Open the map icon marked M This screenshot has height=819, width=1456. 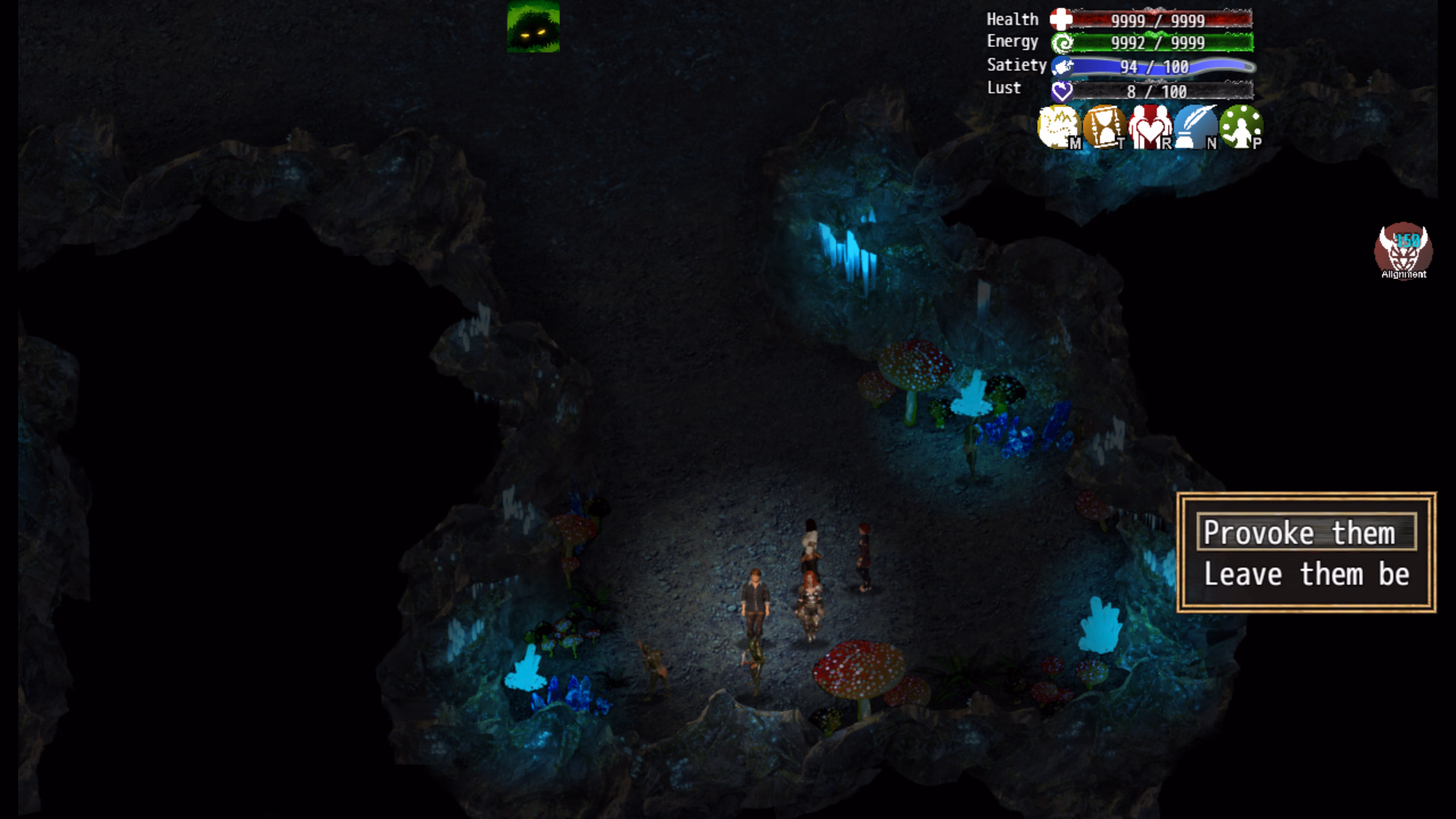(1058, 127)
